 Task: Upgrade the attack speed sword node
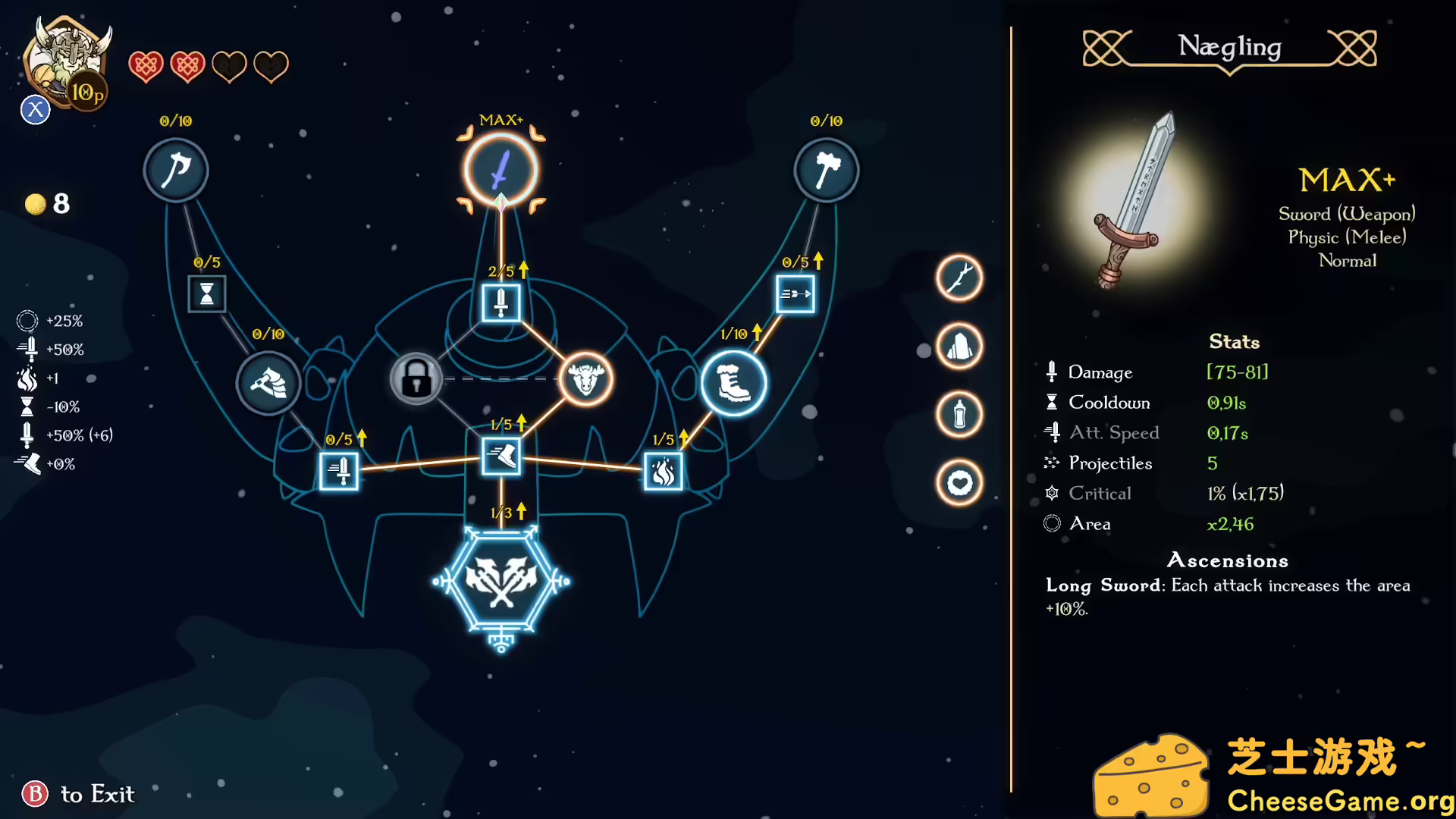(339, 471)
